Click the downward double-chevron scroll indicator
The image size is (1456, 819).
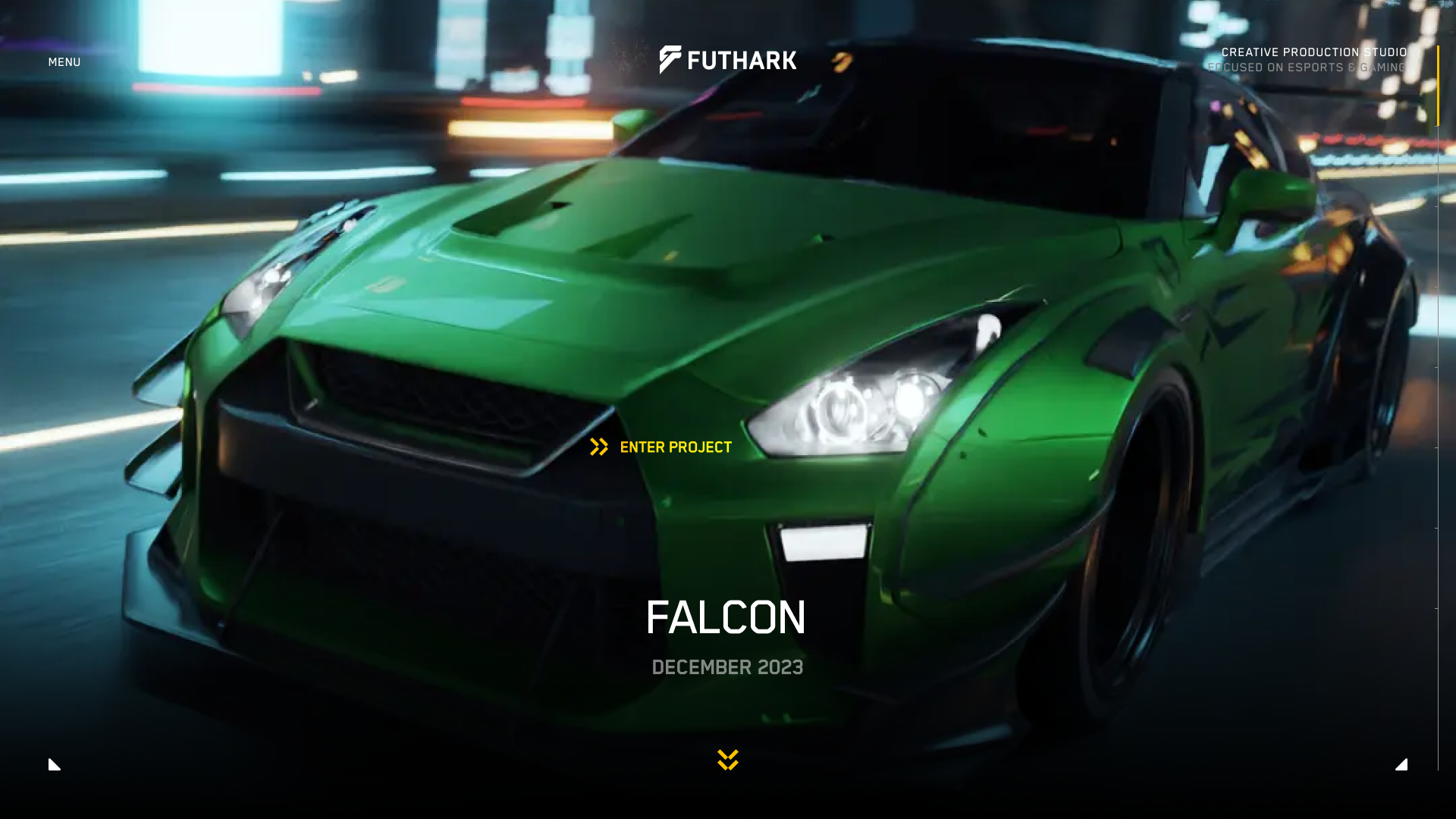[726, 761]
